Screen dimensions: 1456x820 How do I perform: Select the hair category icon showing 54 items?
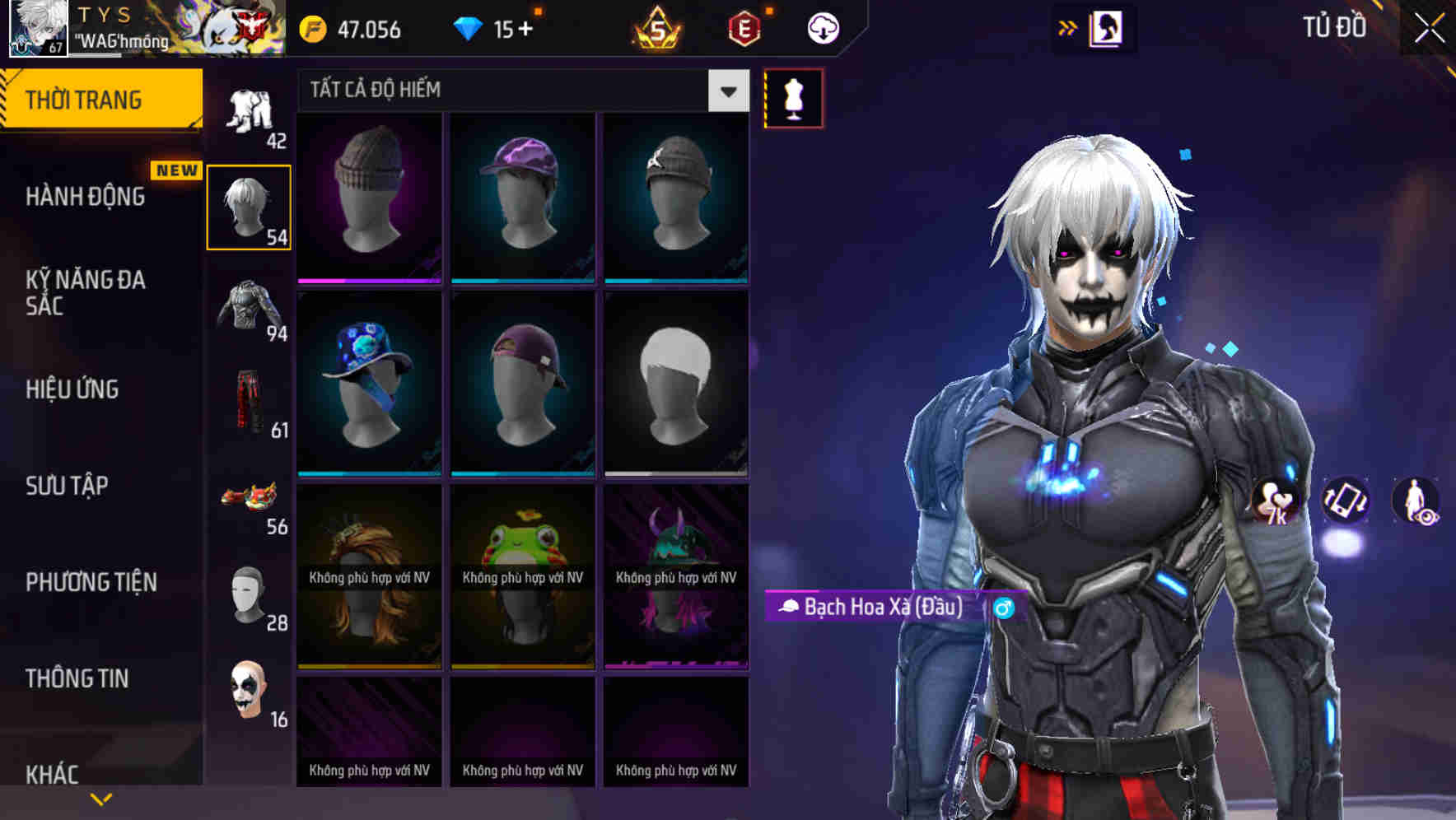click(x=250, y=204)
